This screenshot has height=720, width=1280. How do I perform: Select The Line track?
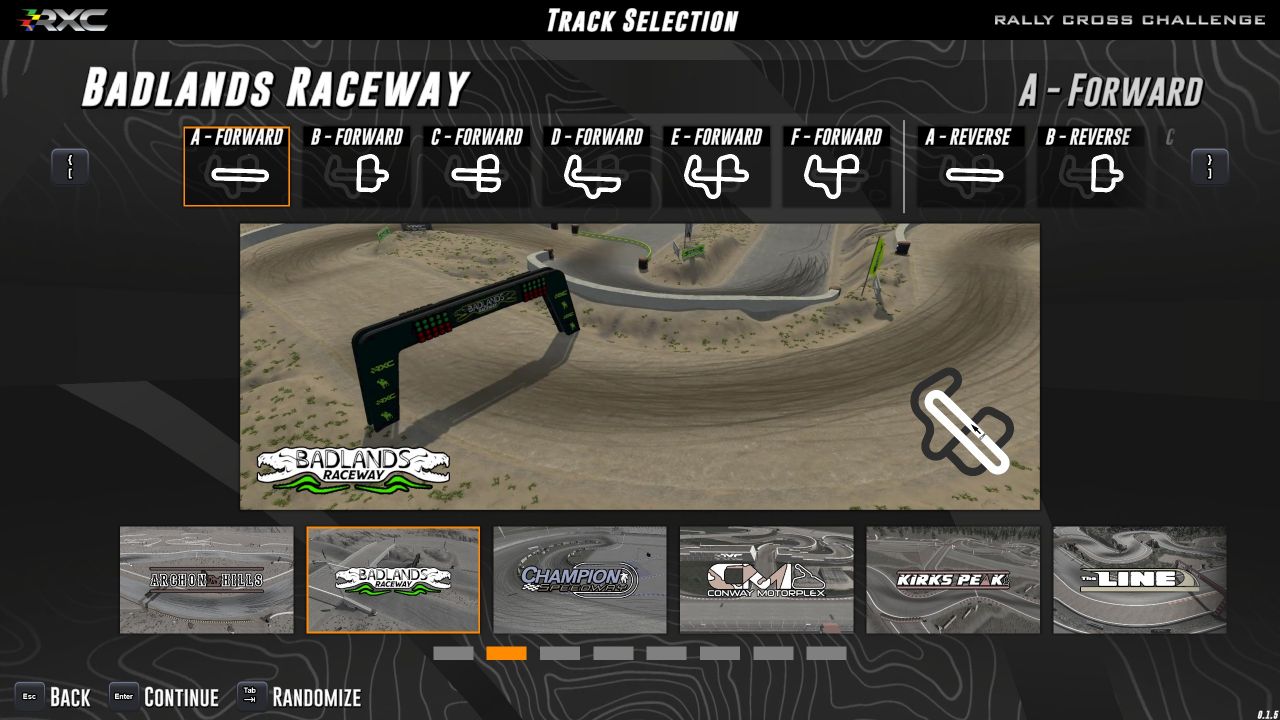click(1140, 580)
